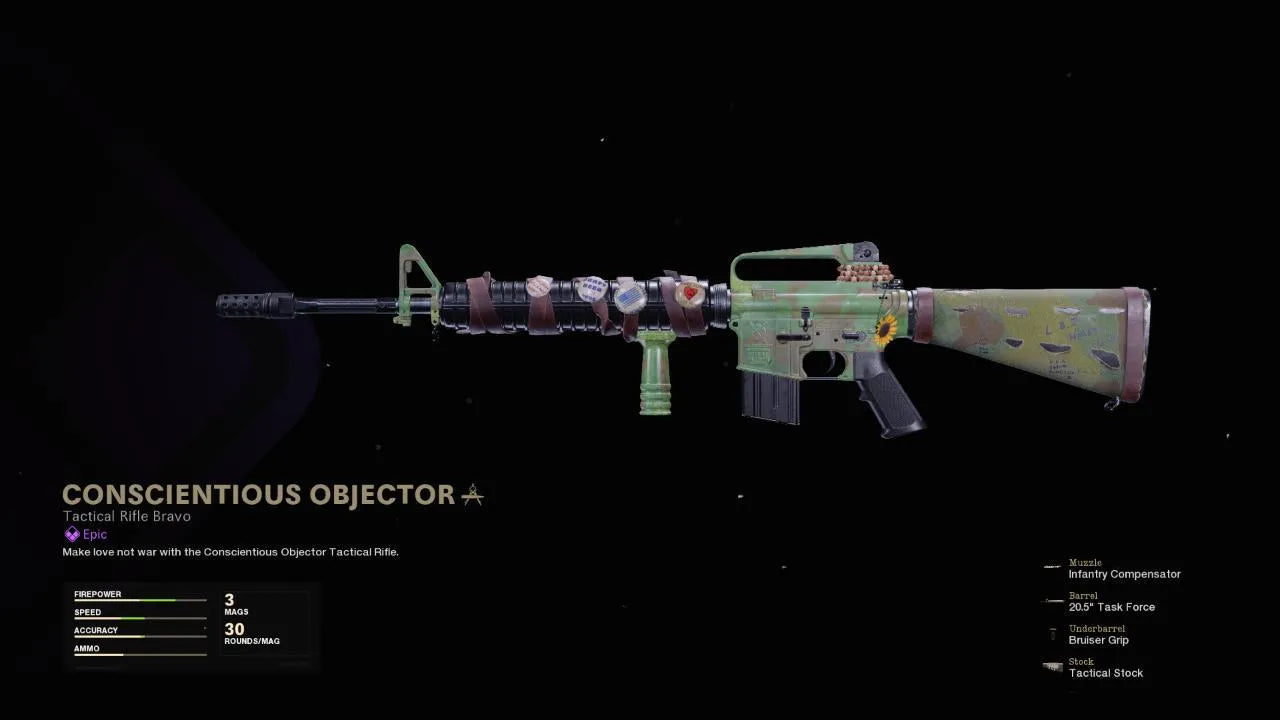Image resolution: width=1280 pixels, height=720 pixels.
Task: Select the Infantry Compensator muzzle attachment
Action: tap(1123, 574)
